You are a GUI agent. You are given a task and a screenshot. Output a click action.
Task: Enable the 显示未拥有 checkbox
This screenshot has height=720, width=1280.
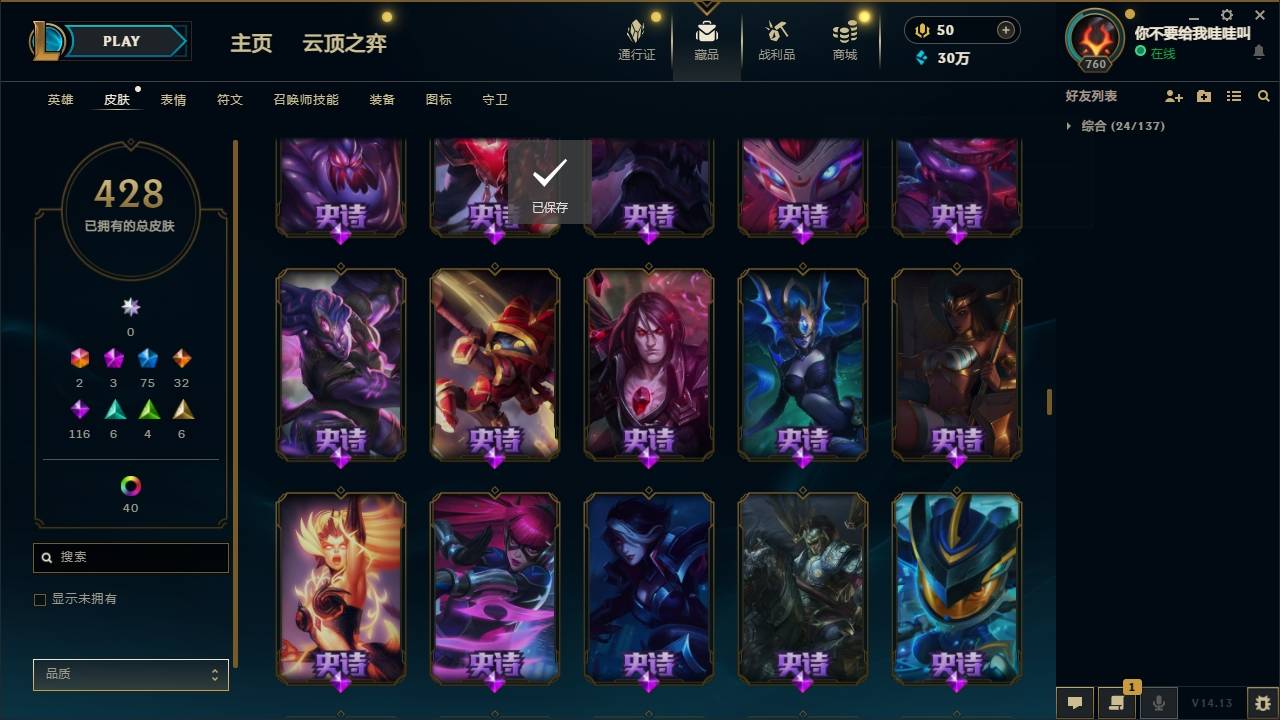(x=40, y=599)
